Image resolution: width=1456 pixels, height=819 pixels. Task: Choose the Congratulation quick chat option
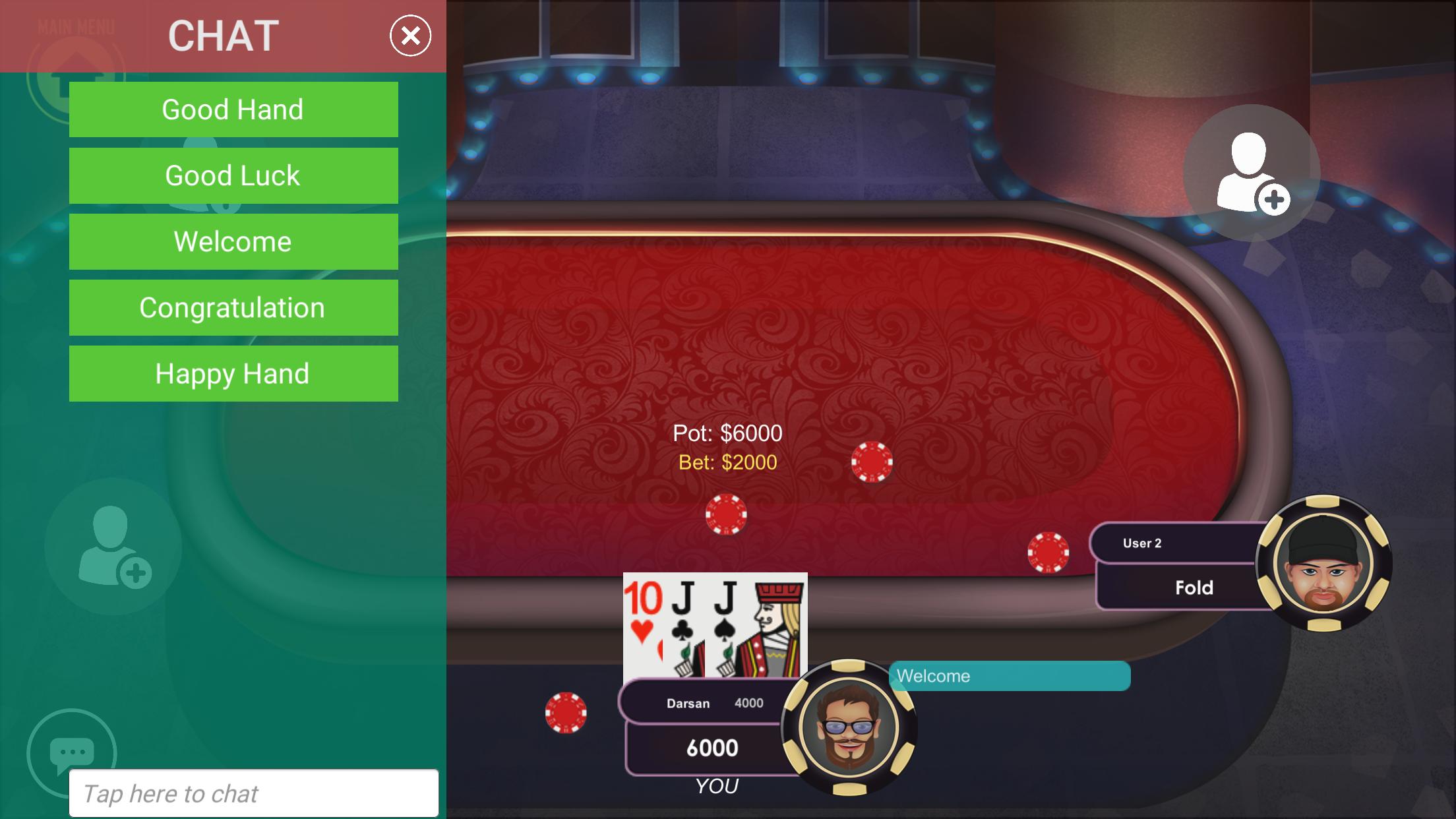pos(233,307)
